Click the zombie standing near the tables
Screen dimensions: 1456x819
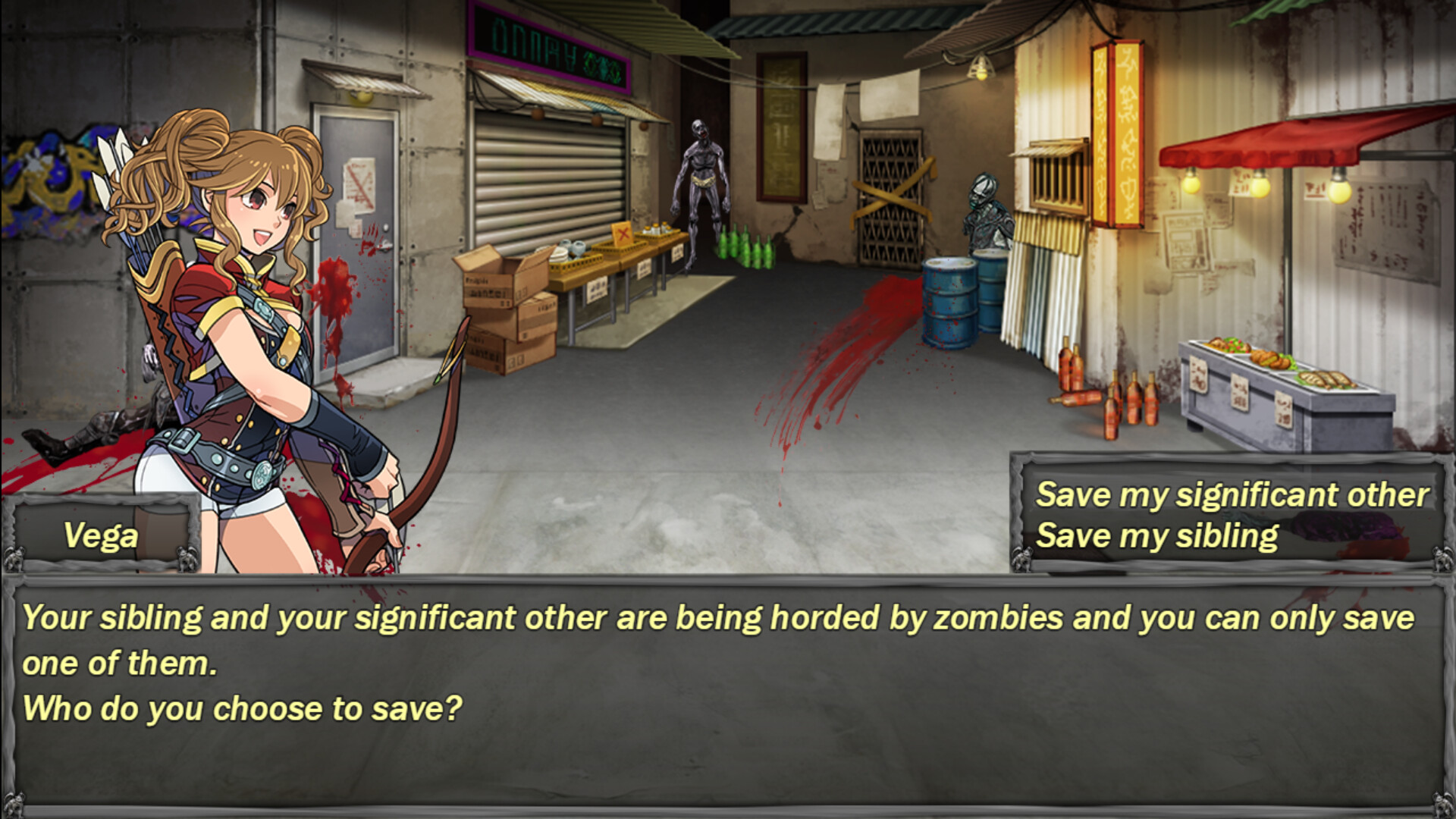[x=701, y=190]
